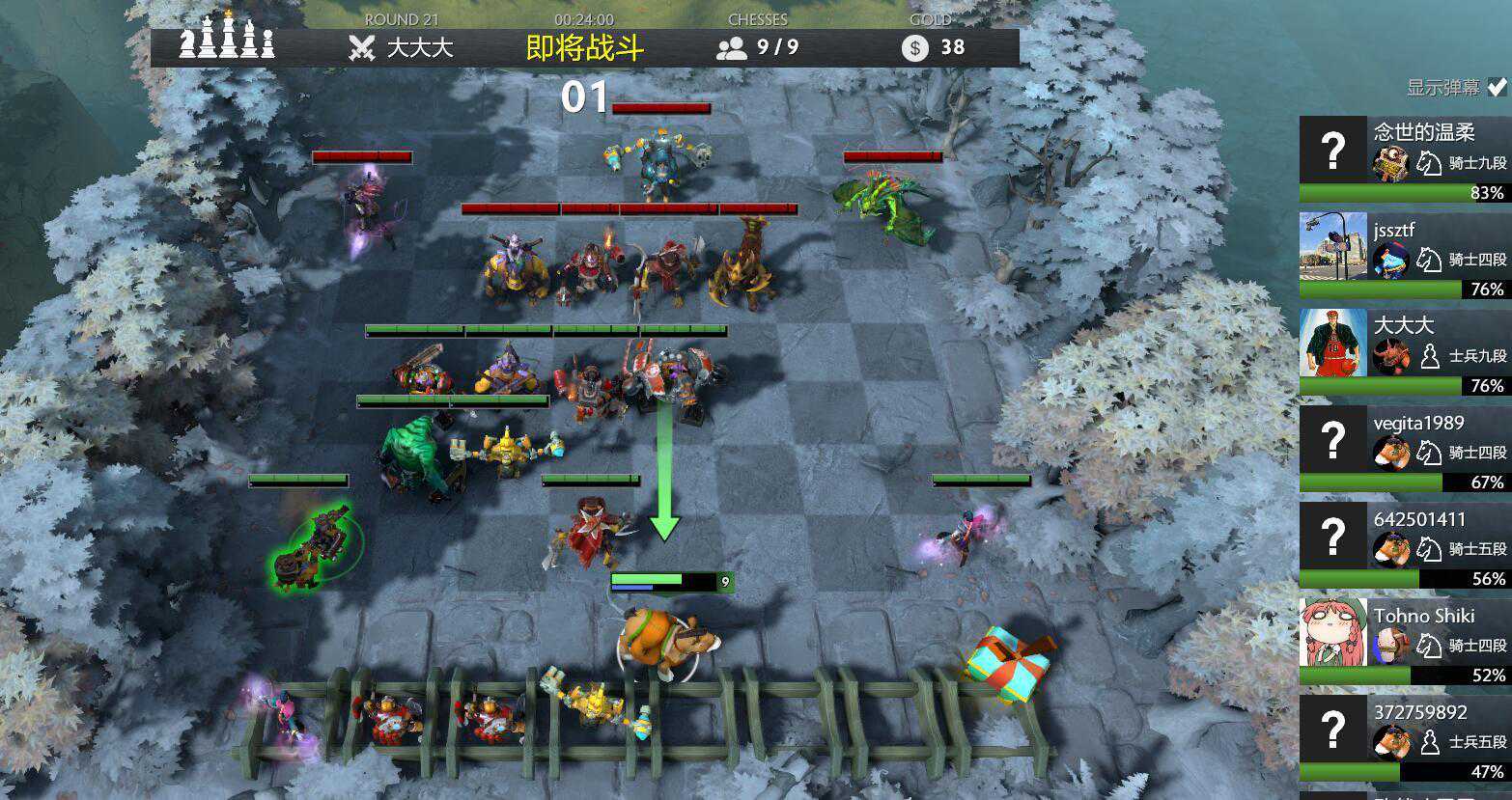
Task: Select player 念世的温柔 in the scoreboard
Action: pos(1404,158)
